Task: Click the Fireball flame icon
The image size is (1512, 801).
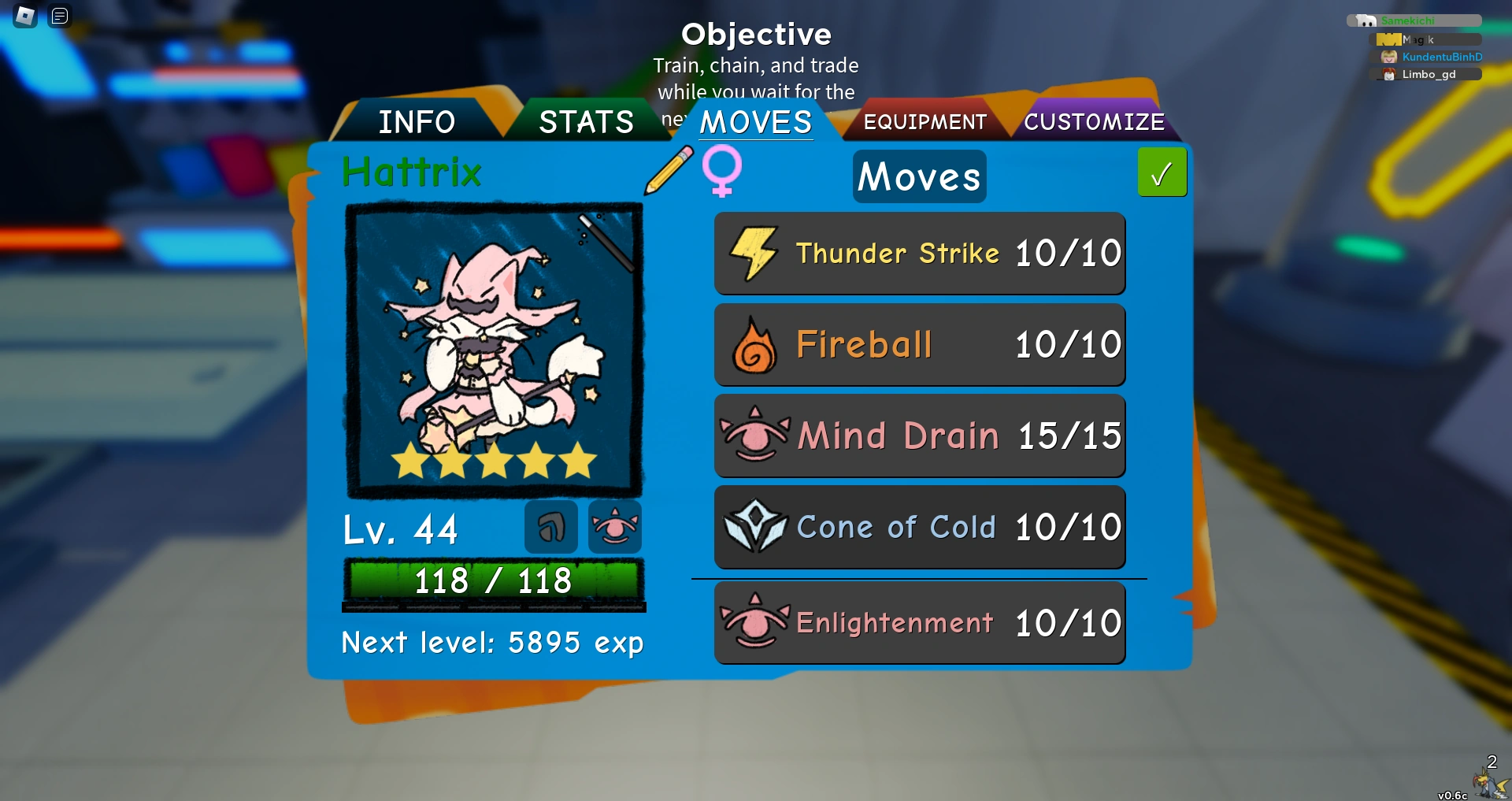Action: coord(755,344)
